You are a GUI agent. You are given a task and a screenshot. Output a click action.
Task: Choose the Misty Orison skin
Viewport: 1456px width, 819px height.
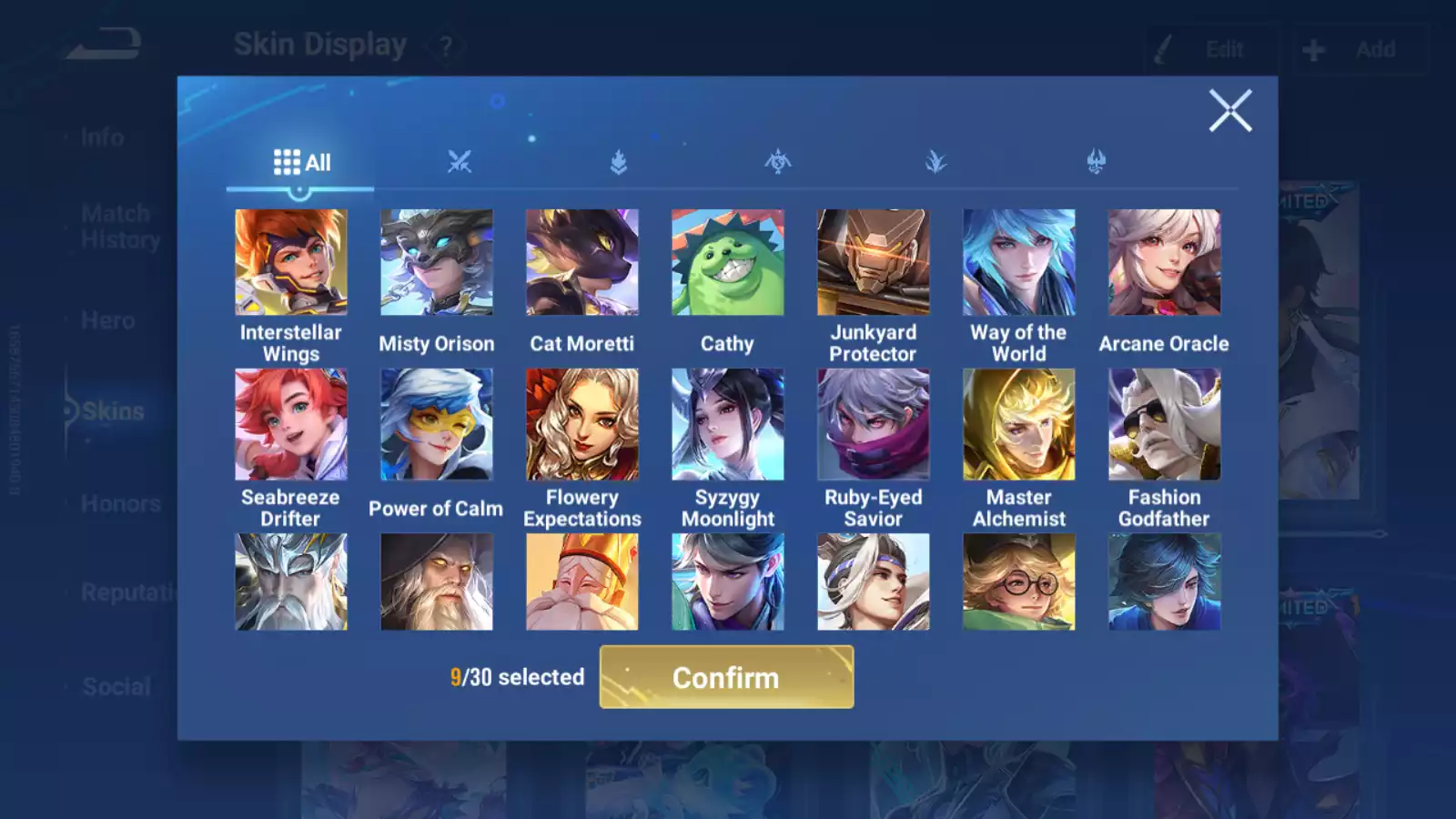(x=437, y=263)
